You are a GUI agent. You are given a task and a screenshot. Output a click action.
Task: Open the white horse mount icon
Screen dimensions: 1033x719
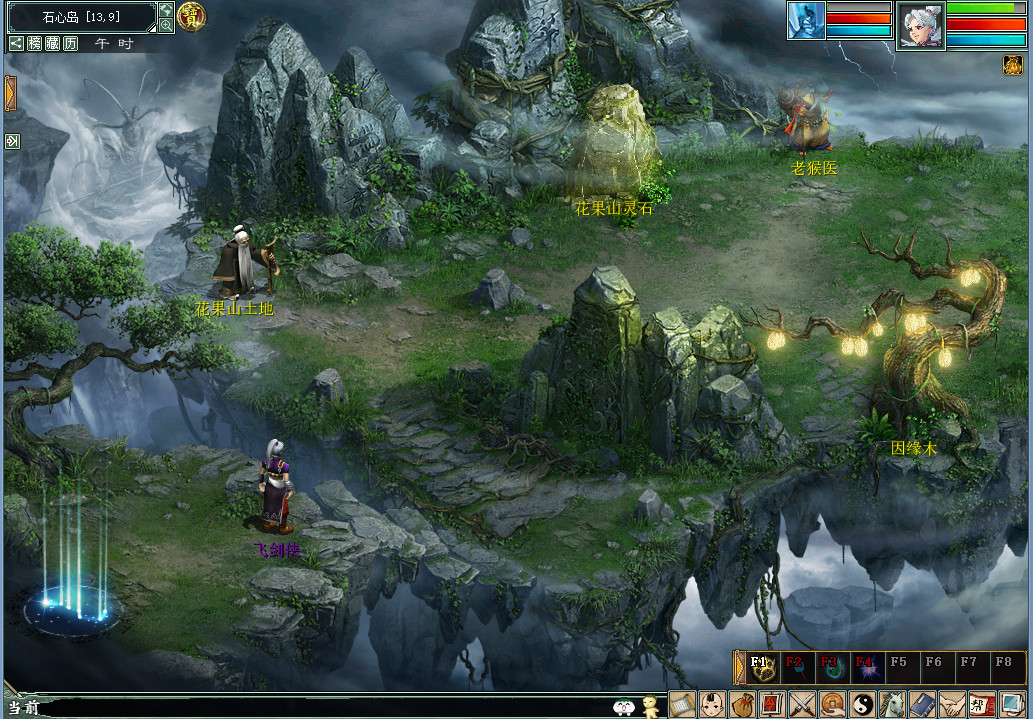tap(893, 704)
